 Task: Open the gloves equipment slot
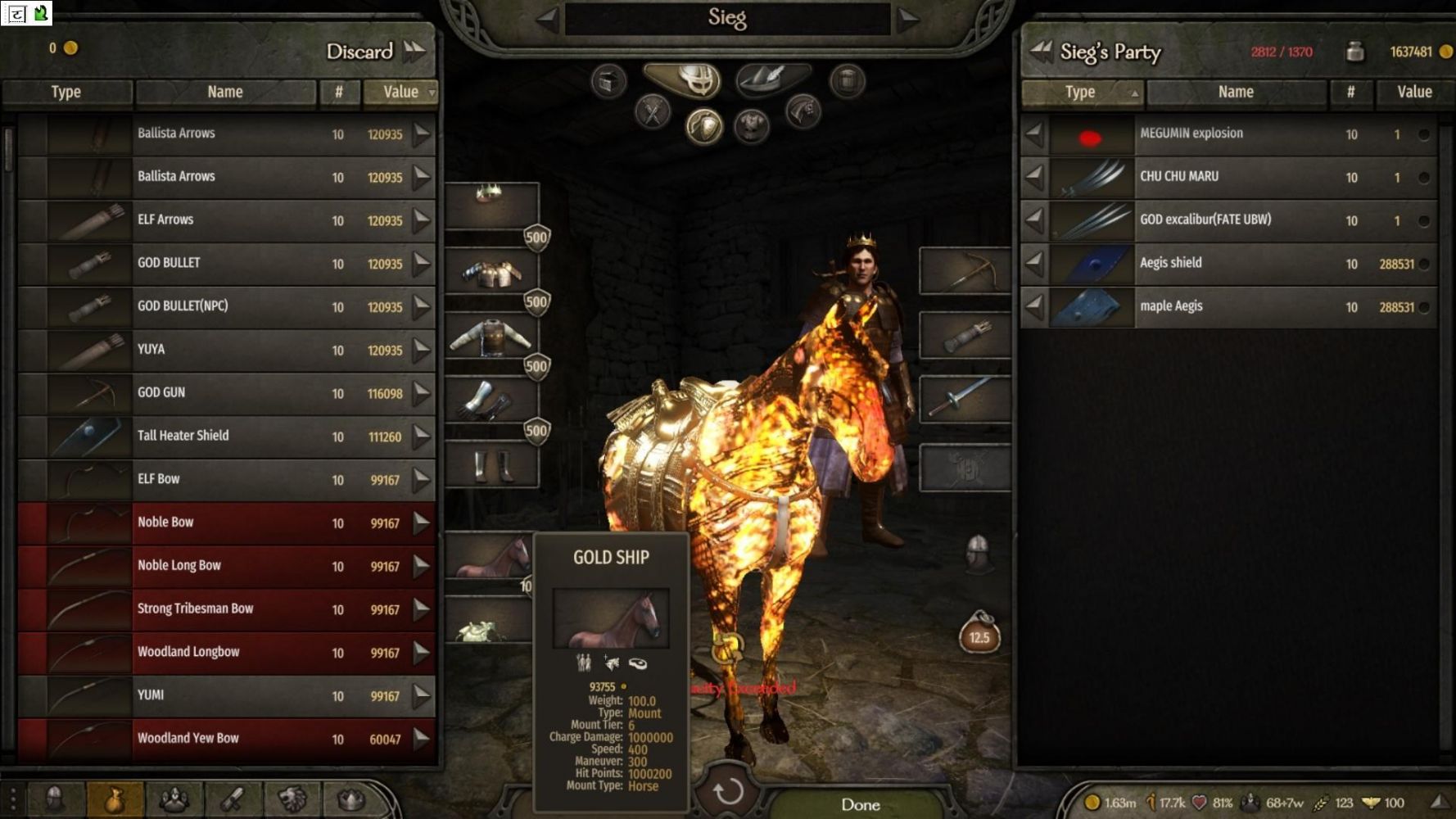pyautogui.click(x=491, y=400)
